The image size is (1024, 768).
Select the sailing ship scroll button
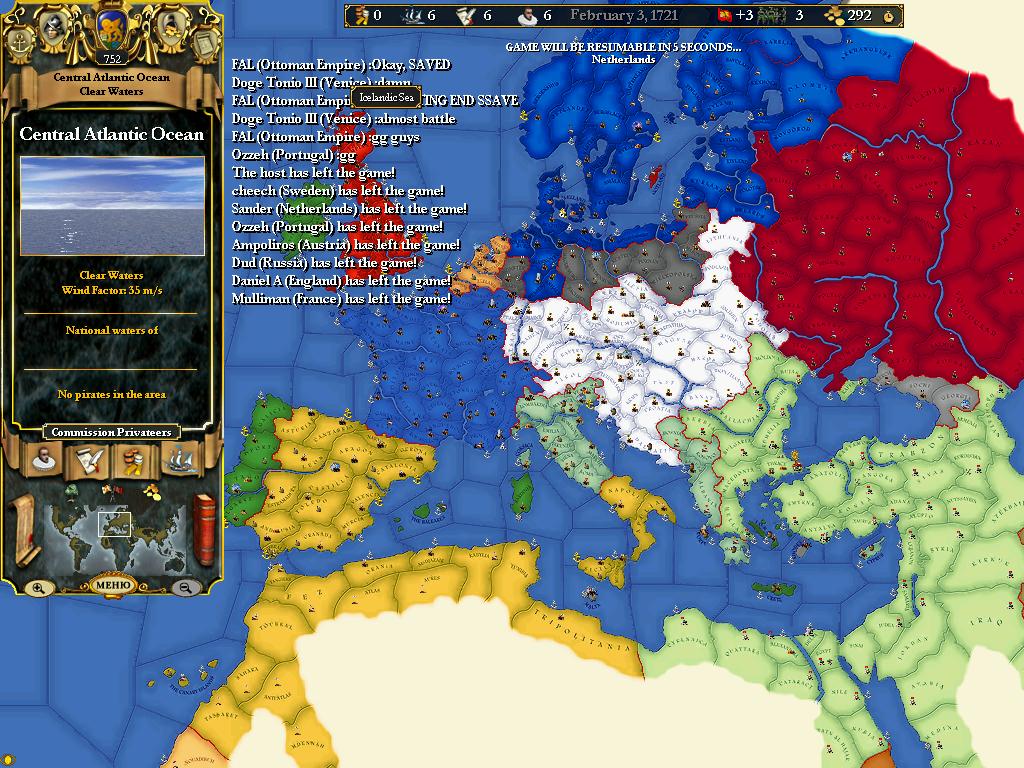(x=179, y=459)
